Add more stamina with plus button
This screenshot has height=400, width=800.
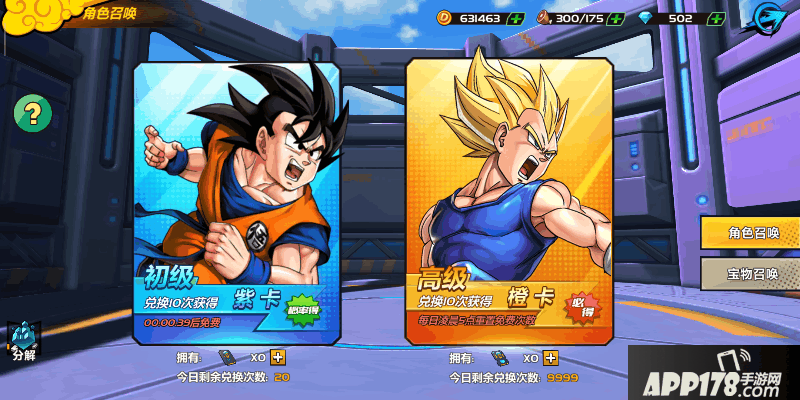coord(616,18)
